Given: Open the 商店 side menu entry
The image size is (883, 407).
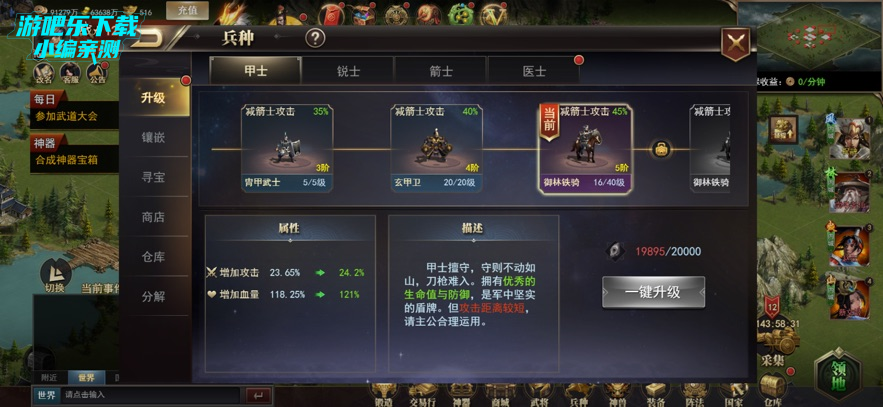Looking at the screenshot, I should (x=153, y=217).
